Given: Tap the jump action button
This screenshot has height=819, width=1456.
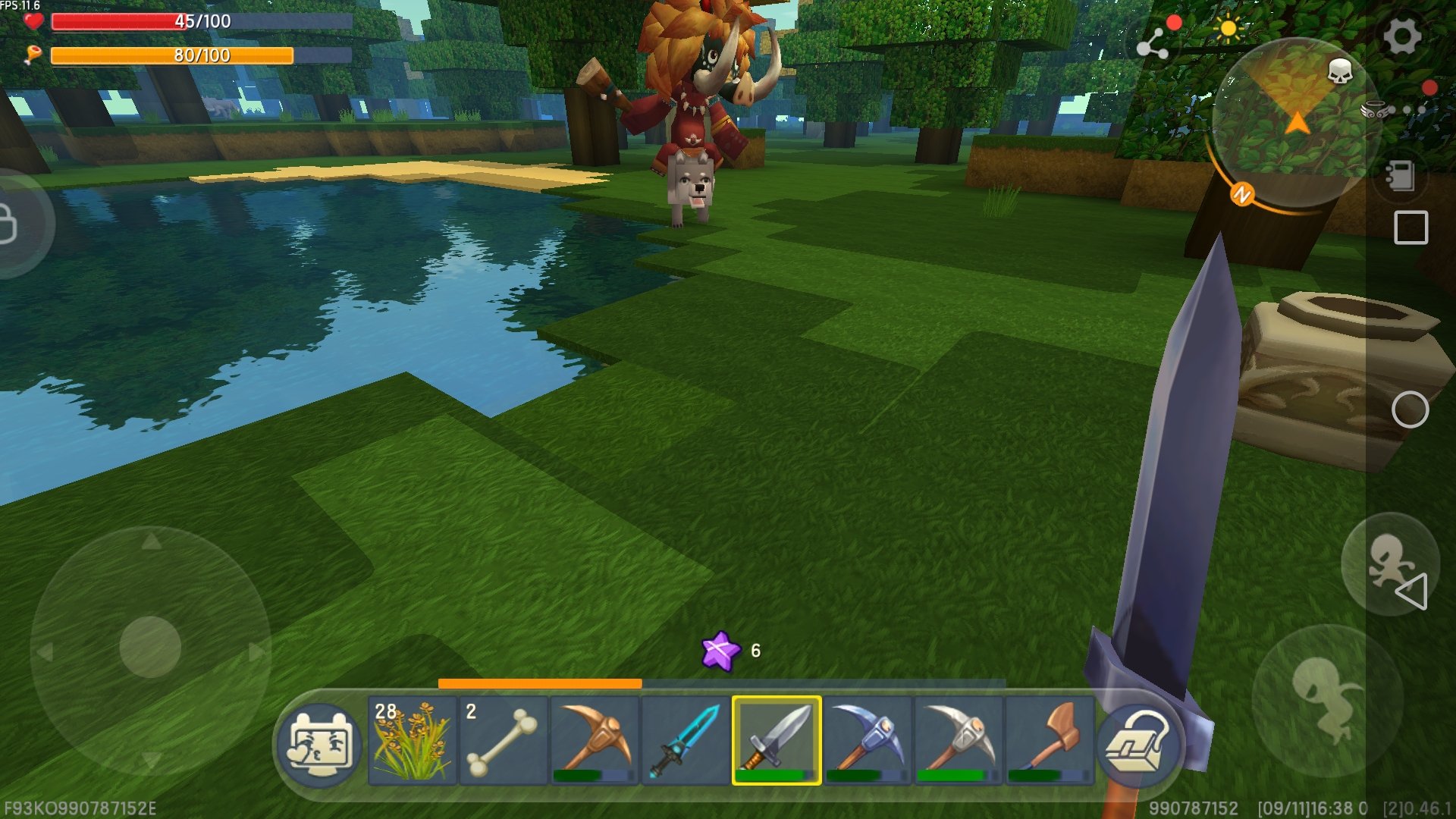Looking at the screenshot, I should (1326, 699).
